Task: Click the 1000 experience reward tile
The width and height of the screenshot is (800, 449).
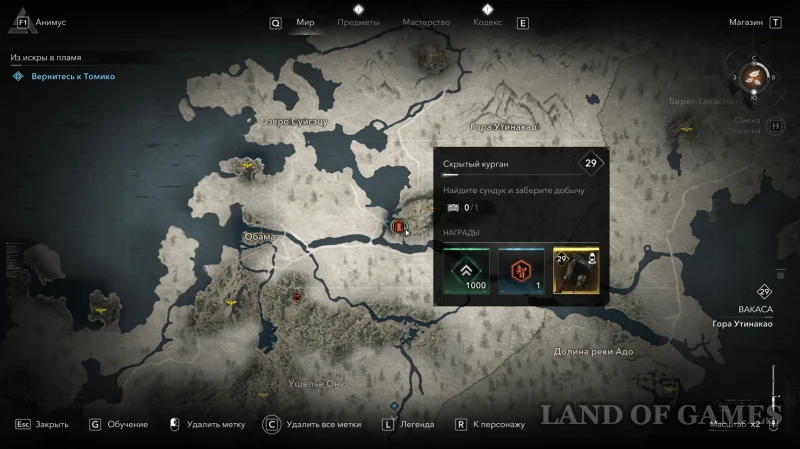Action: (467, 271)
